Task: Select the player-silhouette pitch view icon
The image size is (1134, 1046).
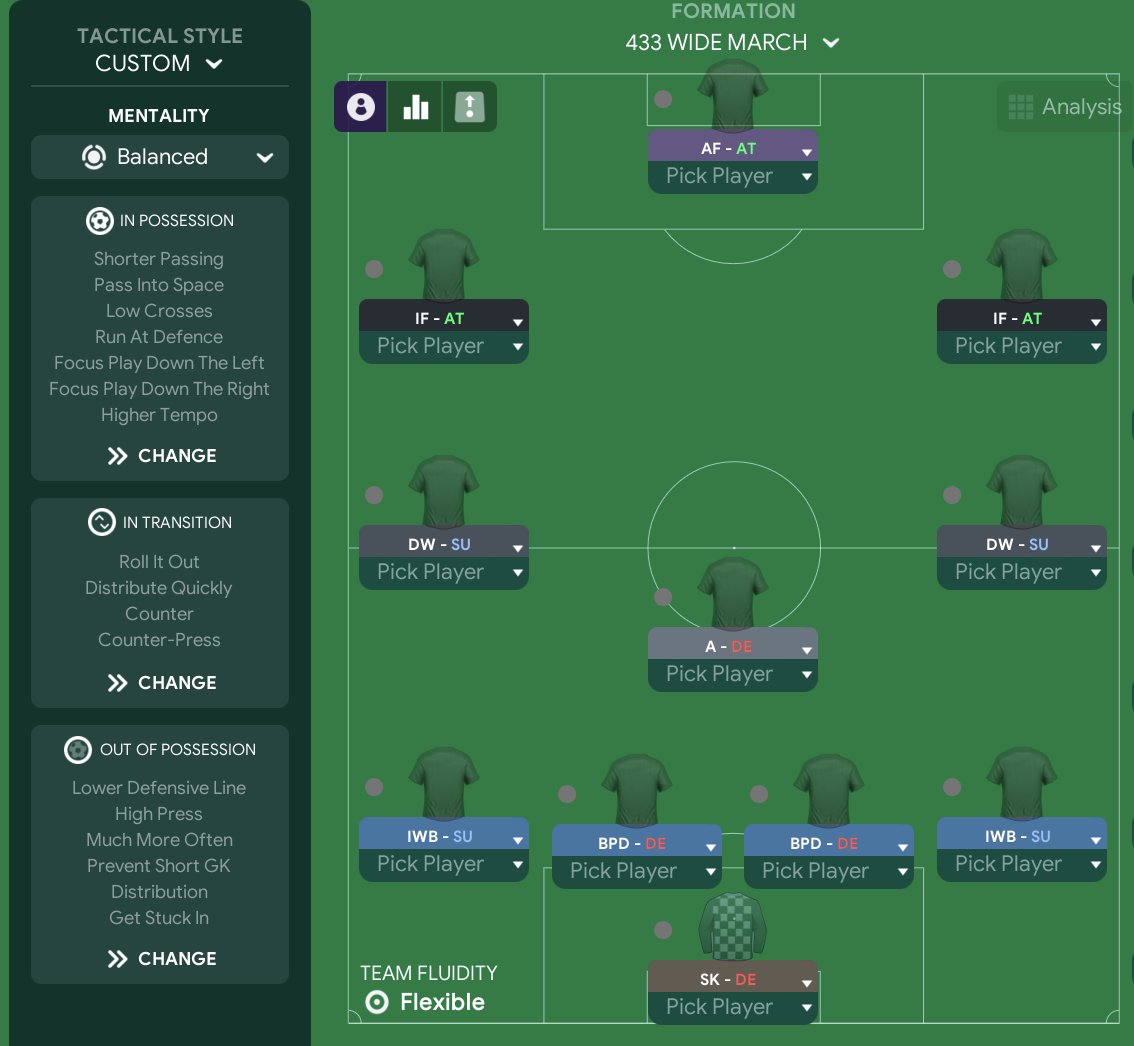Action: 361,107
